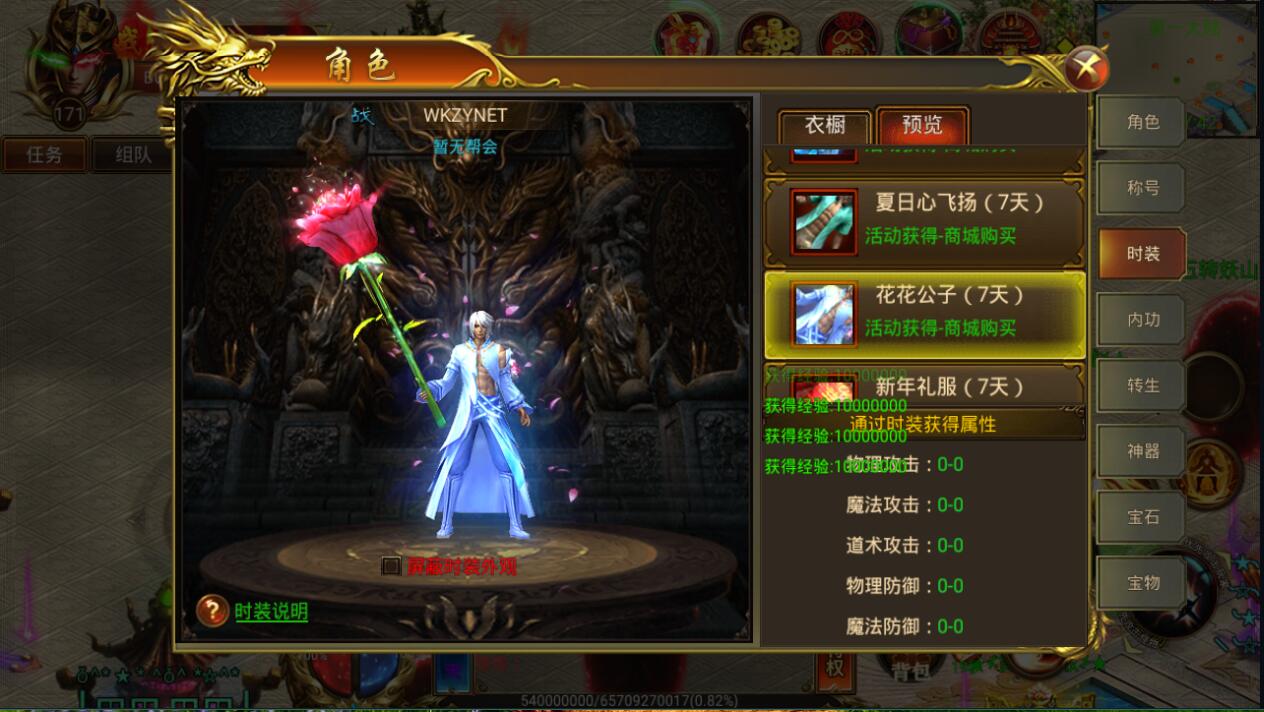
Task: Open the 预览 preview tab
Action: point(922,125)
